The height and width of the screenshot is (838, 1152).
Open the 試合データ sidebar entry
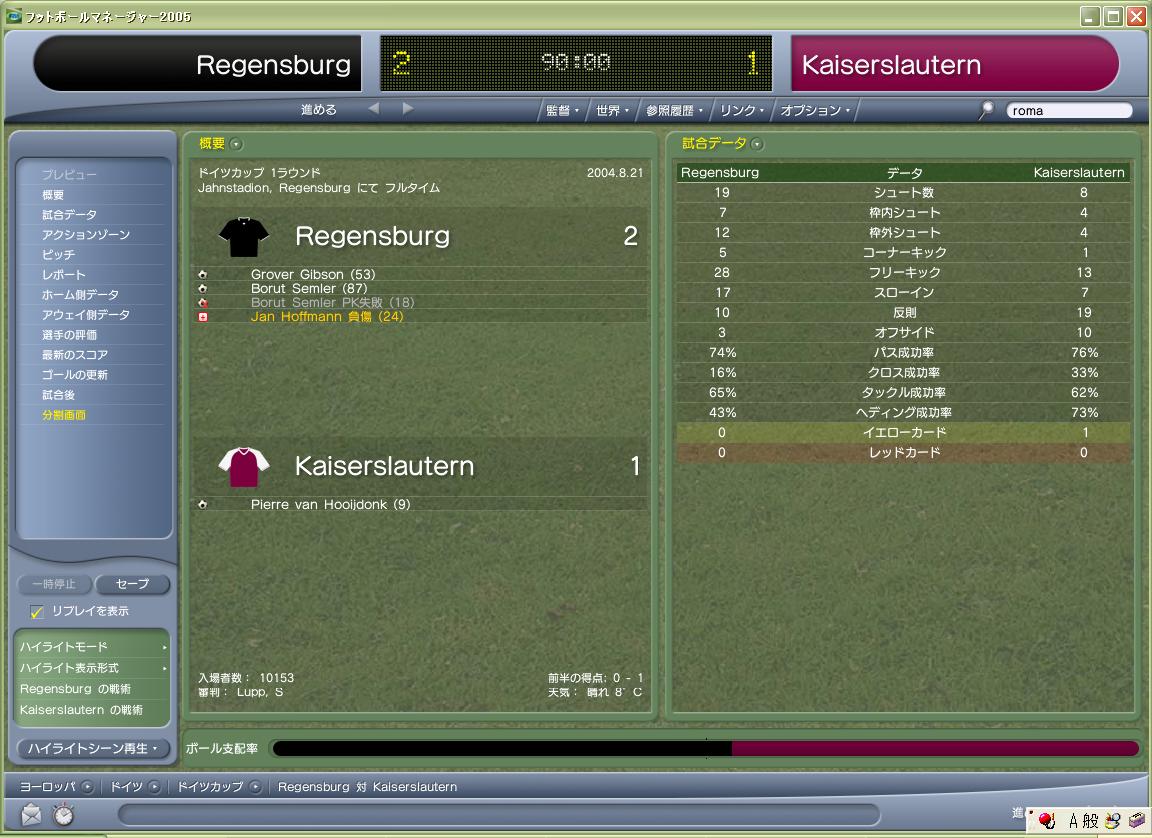[x=69, y=215]
